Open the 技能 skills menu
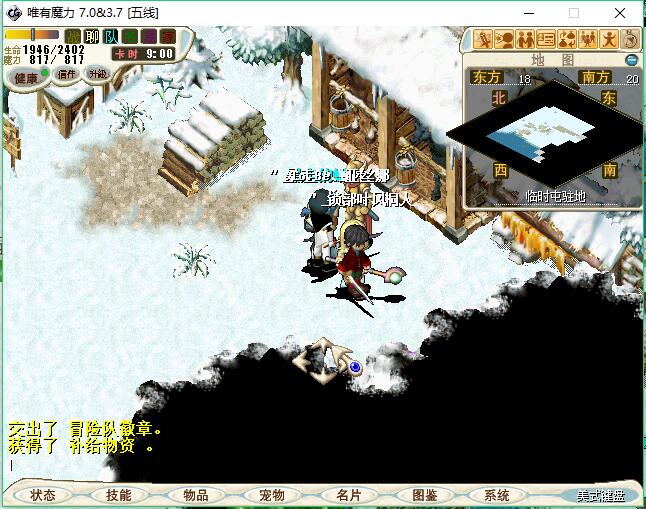 click(119, 495)
